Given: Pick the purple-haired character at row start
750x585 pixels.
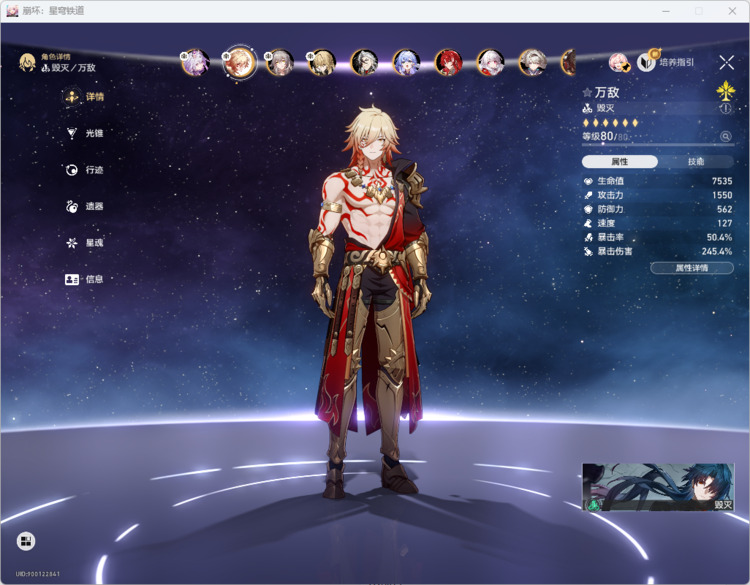Looking at the screenshot, I should tap(195, 62).
